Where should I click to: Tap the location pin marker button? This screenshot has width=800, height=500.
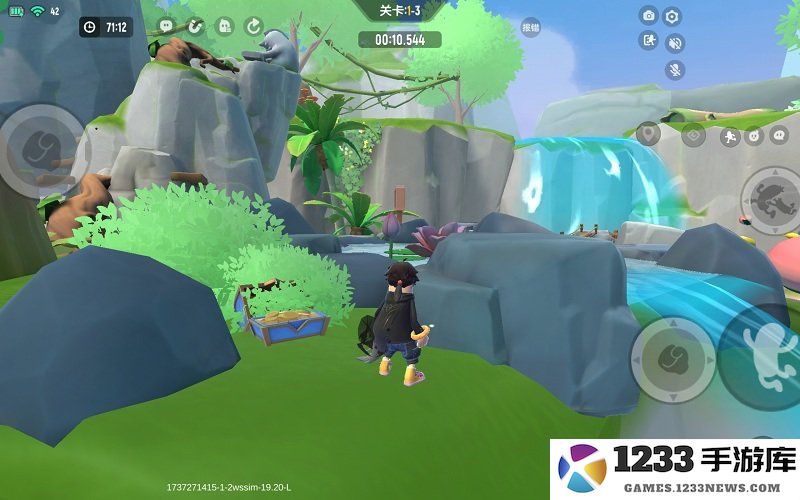pos(648,134)
